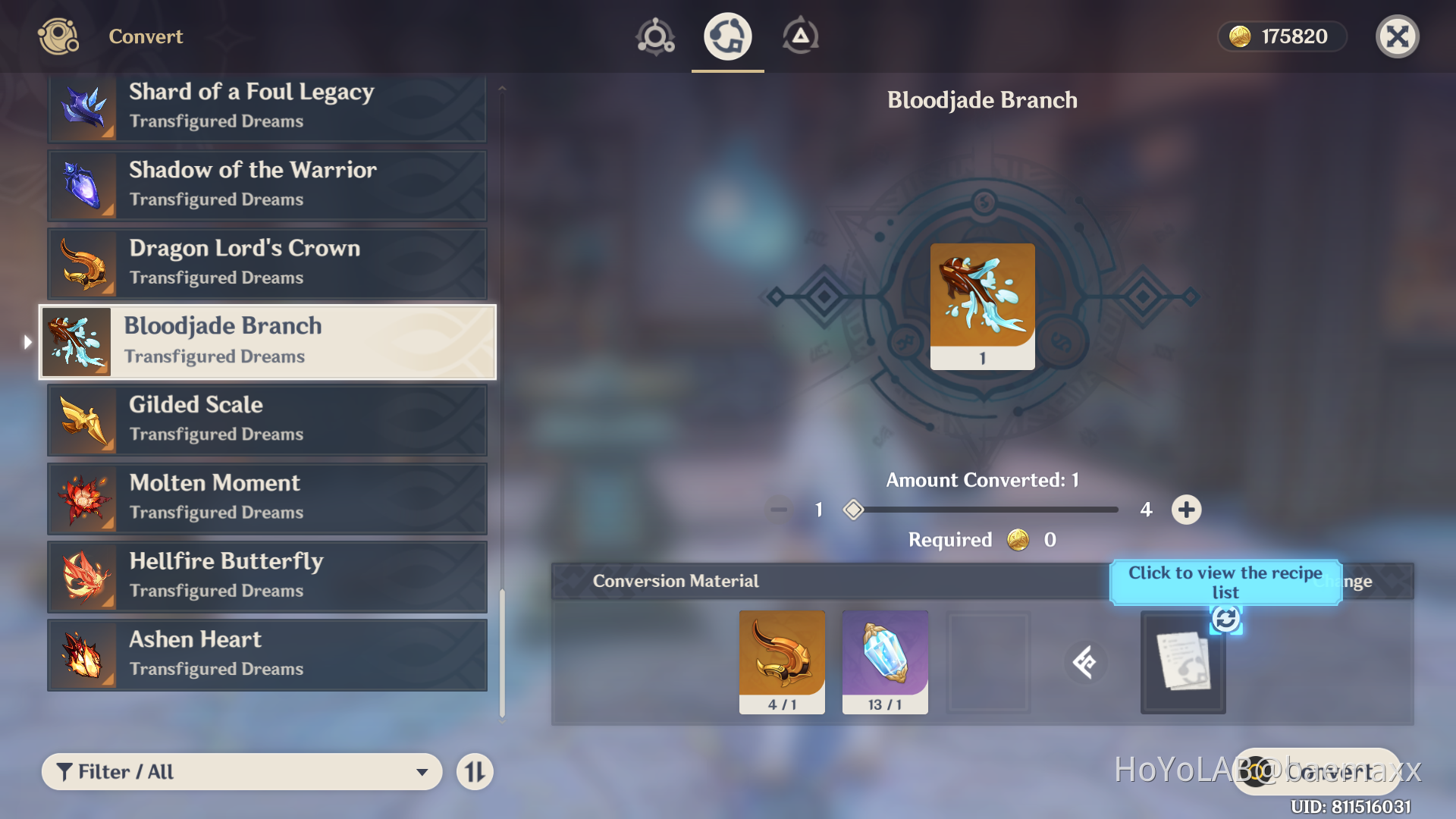The image size is (1456, 819).
Task: Switch to the Convert tab at top center
Action: click(726, 36)
